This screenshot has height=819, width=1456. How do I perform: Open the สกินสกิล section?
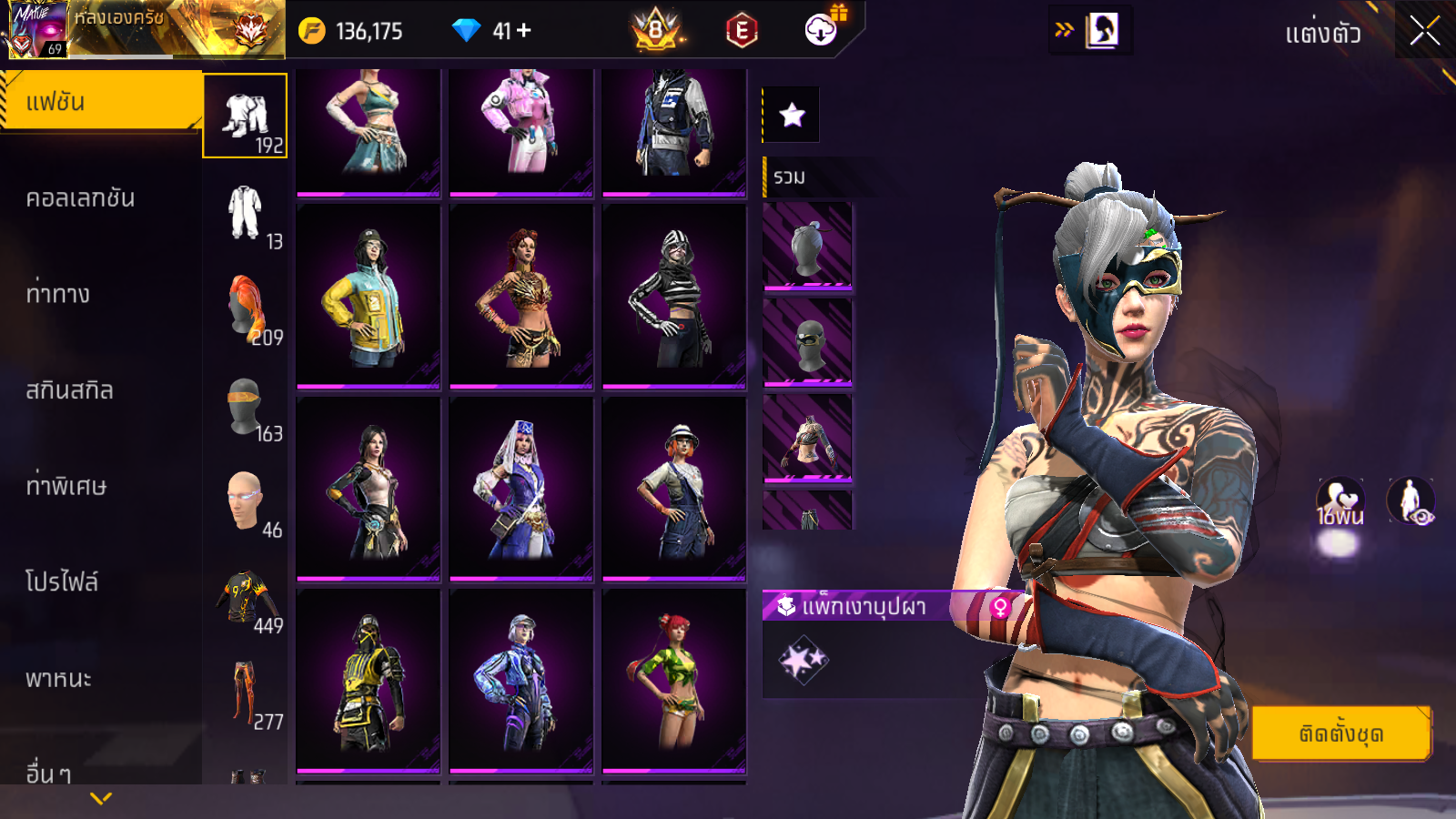pyautogui.click(x=70, y=390)
